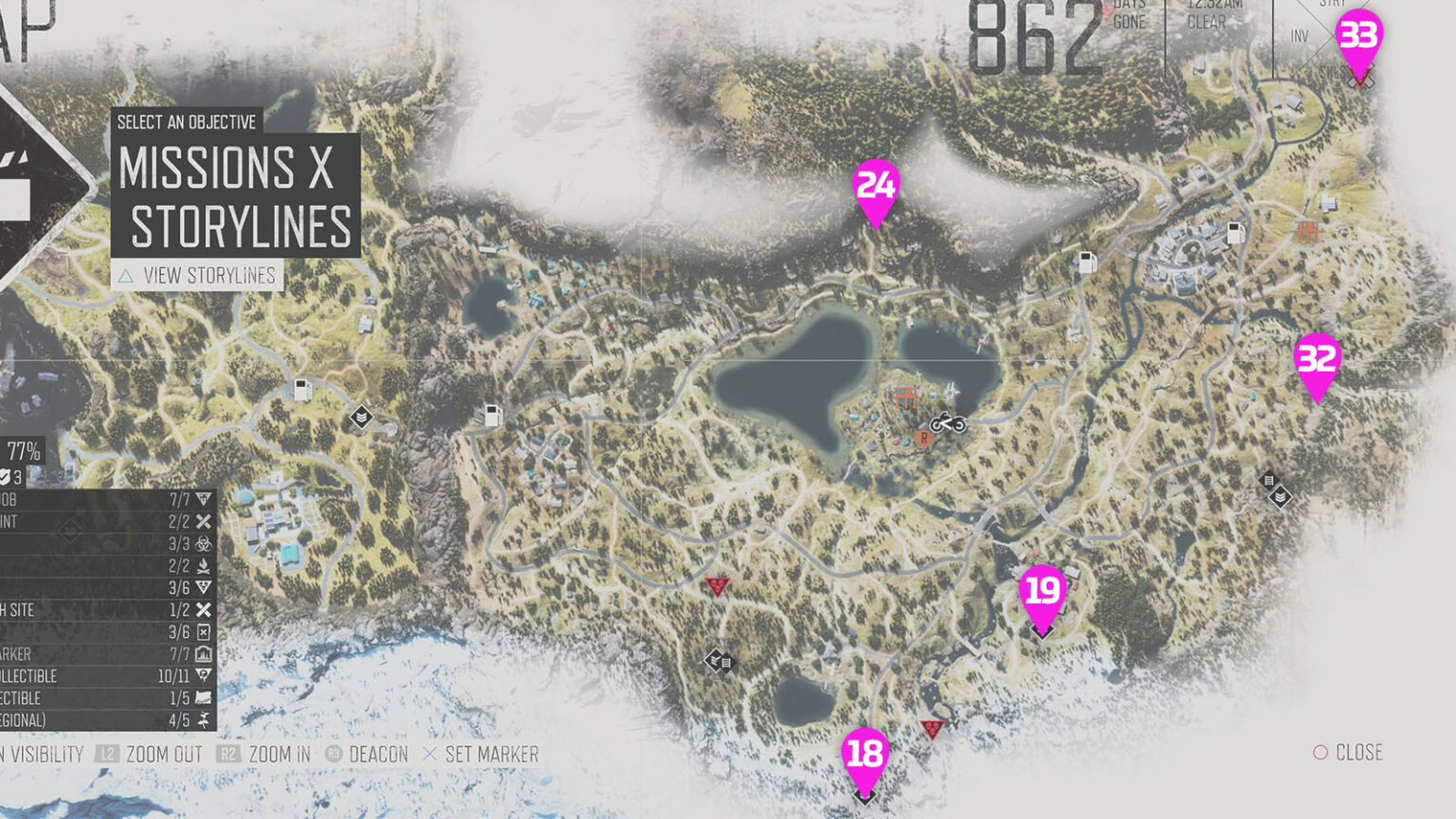Viewport: 1456px width, 819px height.
Task: Switch to the INV tab
Action: click(1301, 35)
